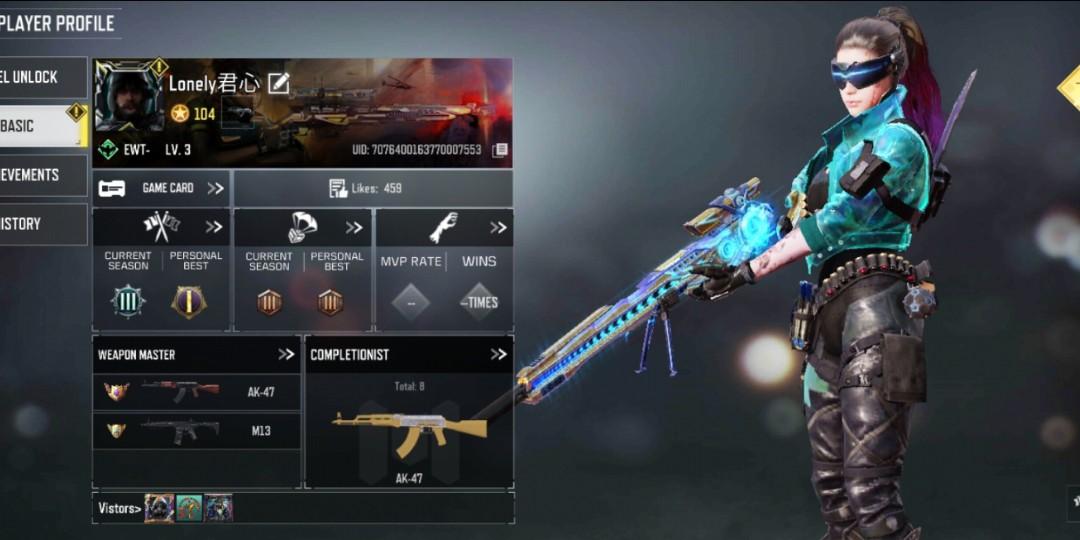Open the Completionist panel
The height and width of the screenshot is (540, 1080).
click(x=408, y=354)
